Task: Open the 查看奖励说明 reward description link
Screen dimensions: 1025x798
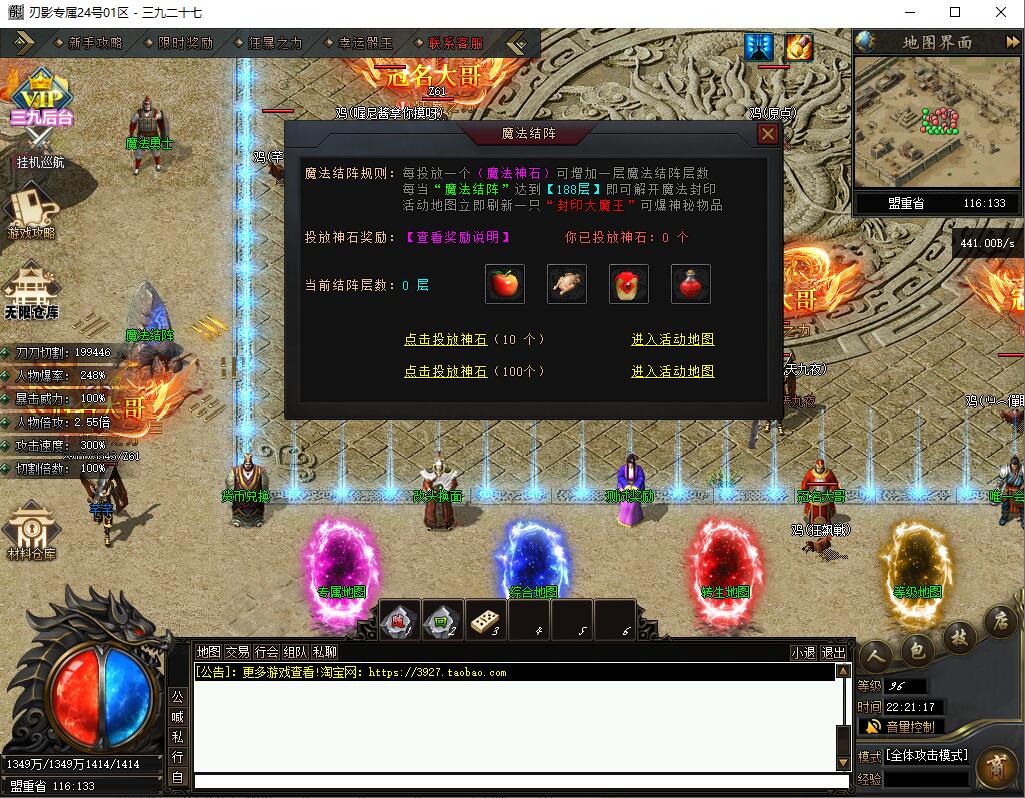Action: coord(458,237)
